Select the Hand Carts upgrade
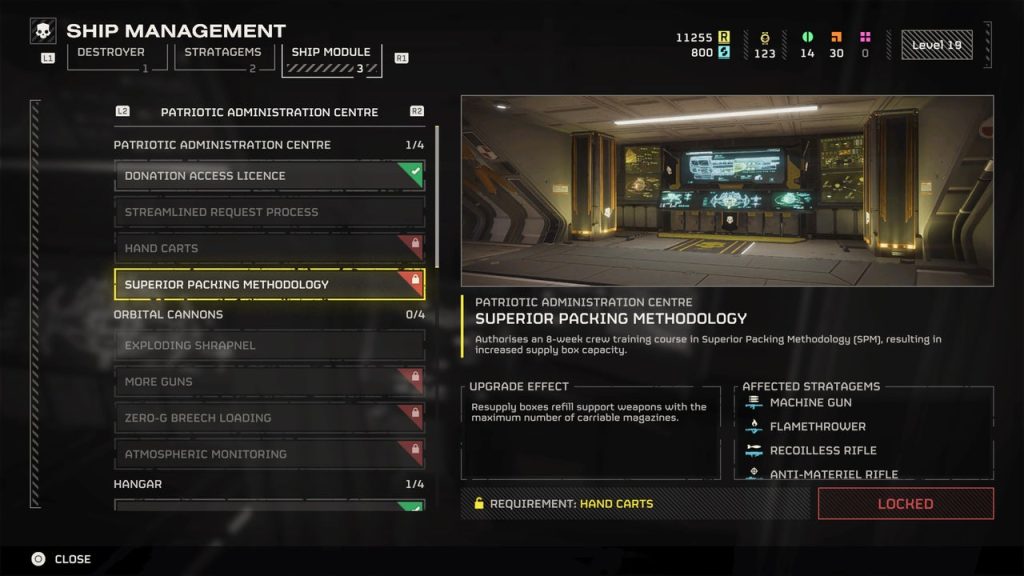 [269, 248]
